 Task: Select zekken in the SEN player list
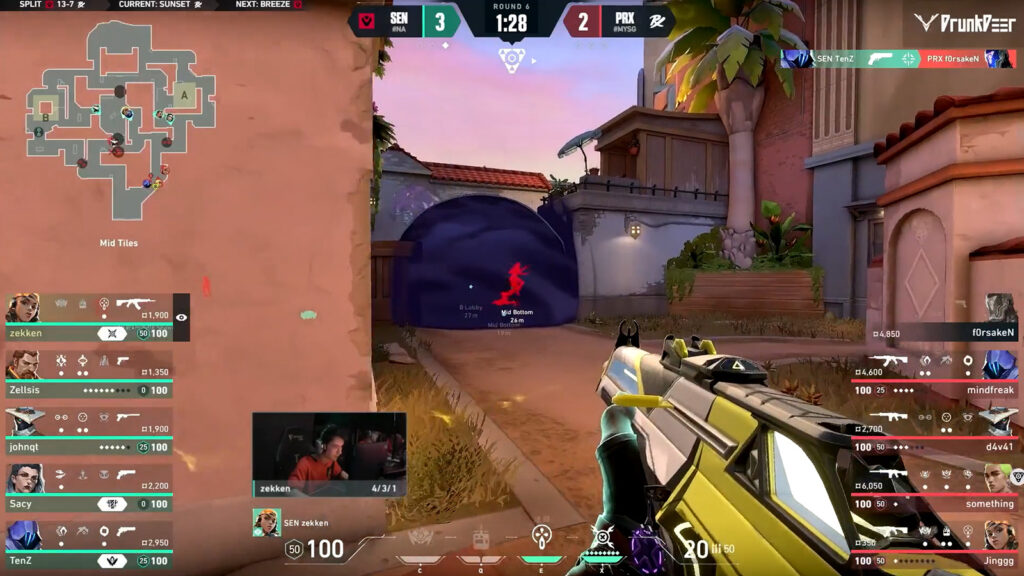tap(90, 318)
